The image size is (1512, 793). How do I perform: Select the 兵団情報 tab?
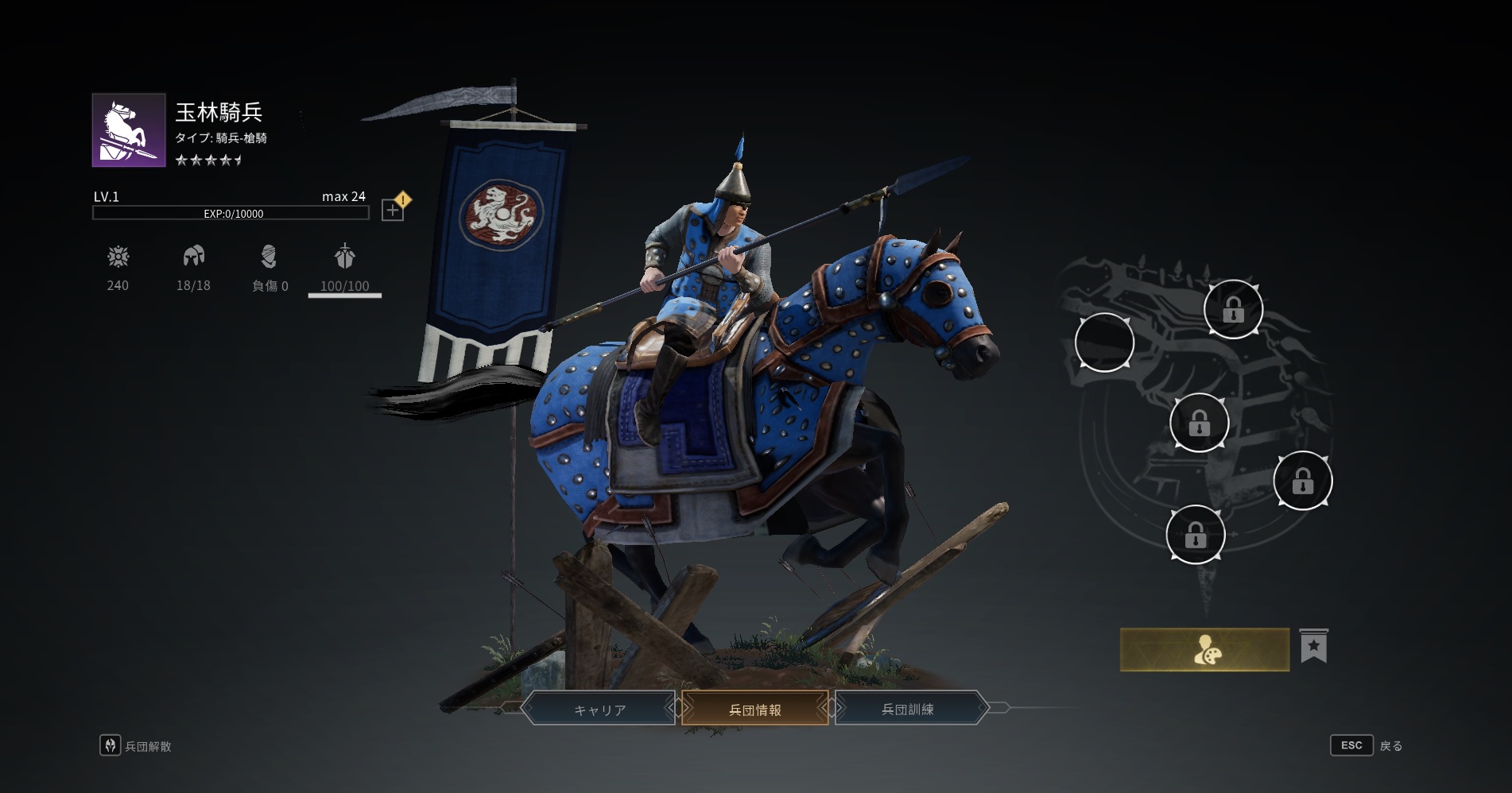click(x=754, y=709)
